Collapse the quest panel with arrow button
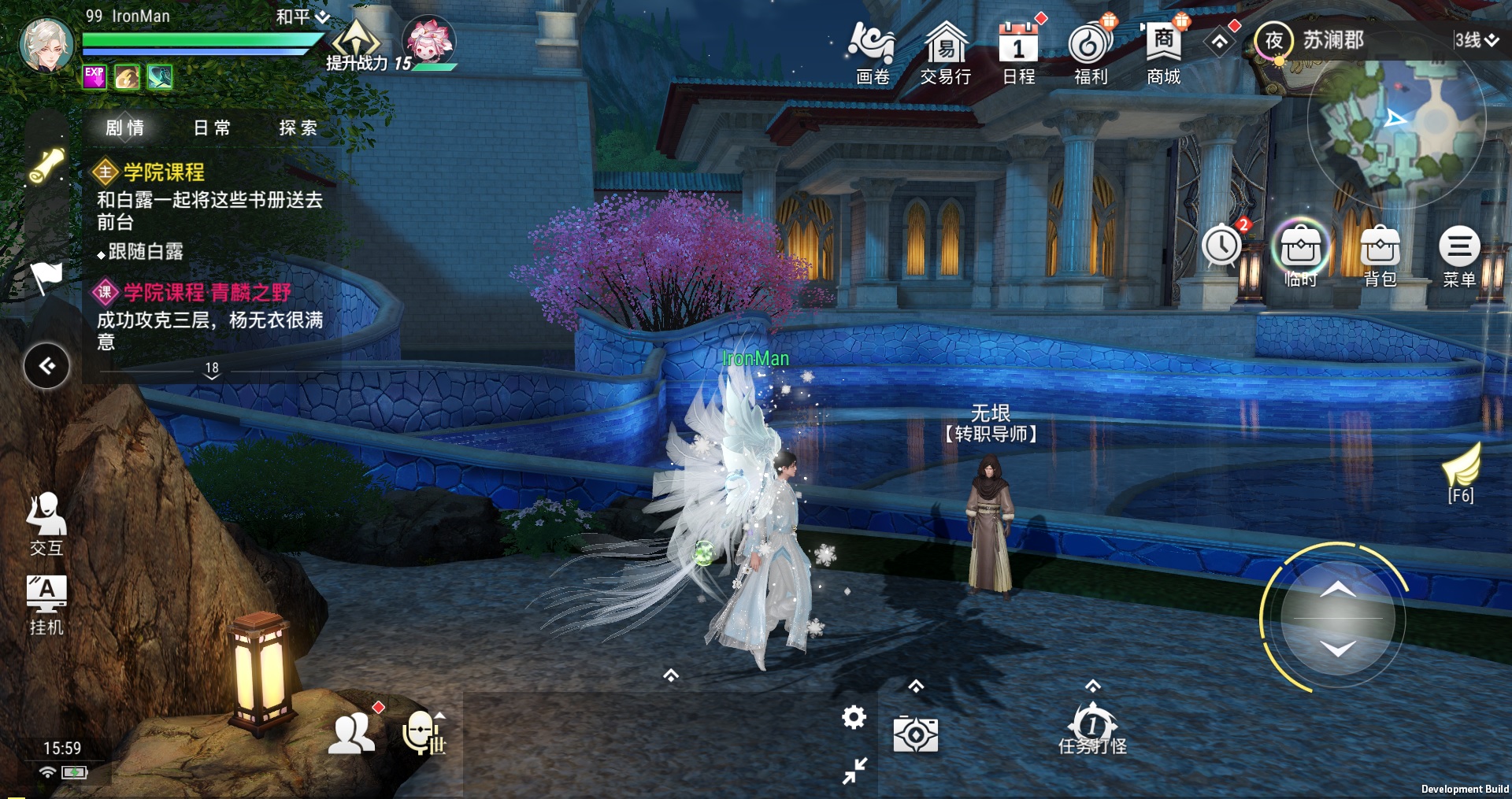Viewport: 1512px width, 799px height. [47, 366]
